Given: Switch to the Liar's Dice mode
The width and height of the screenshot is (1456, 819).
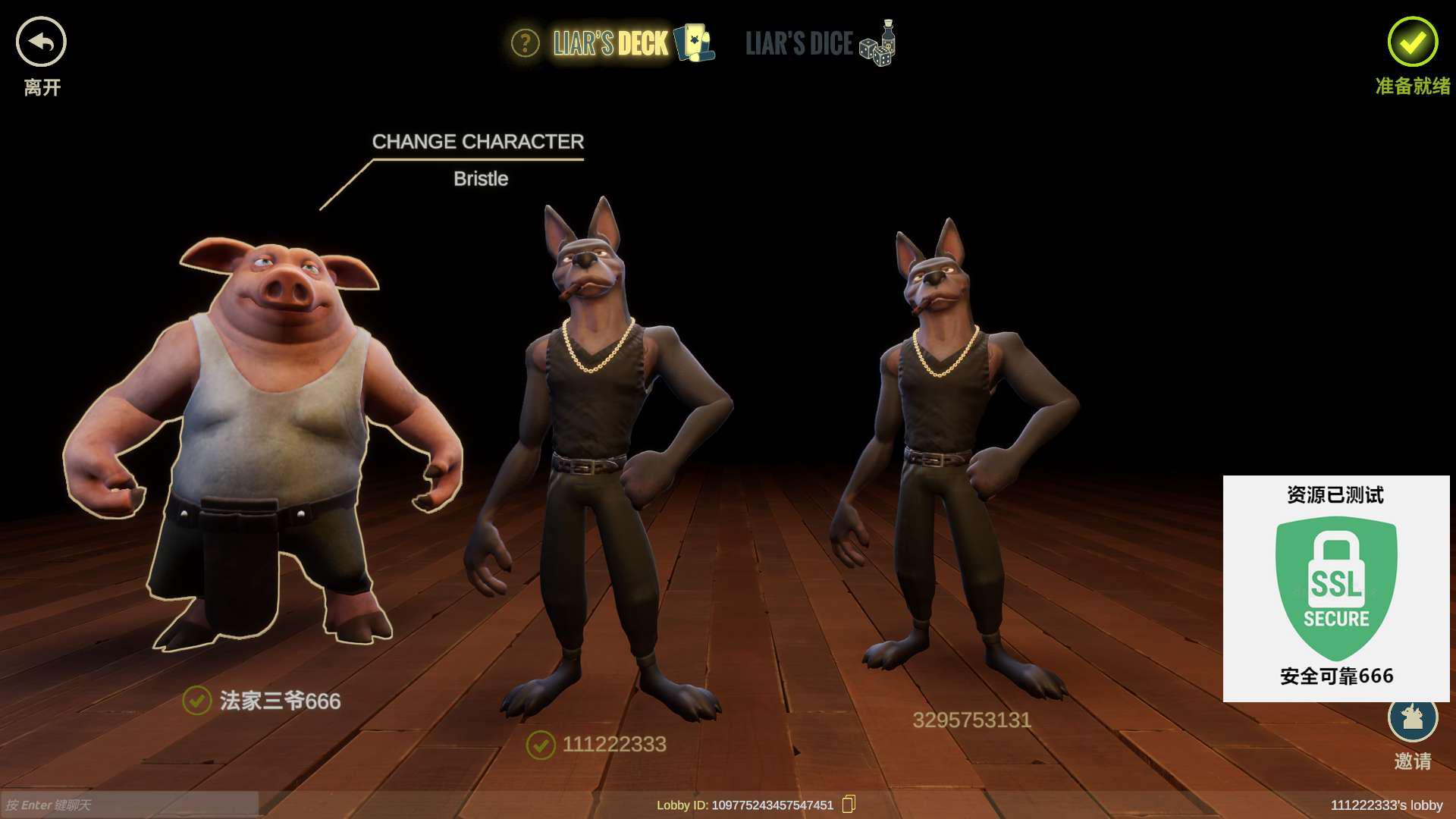Looking at the screenshot, I should [x=819, y=43].
